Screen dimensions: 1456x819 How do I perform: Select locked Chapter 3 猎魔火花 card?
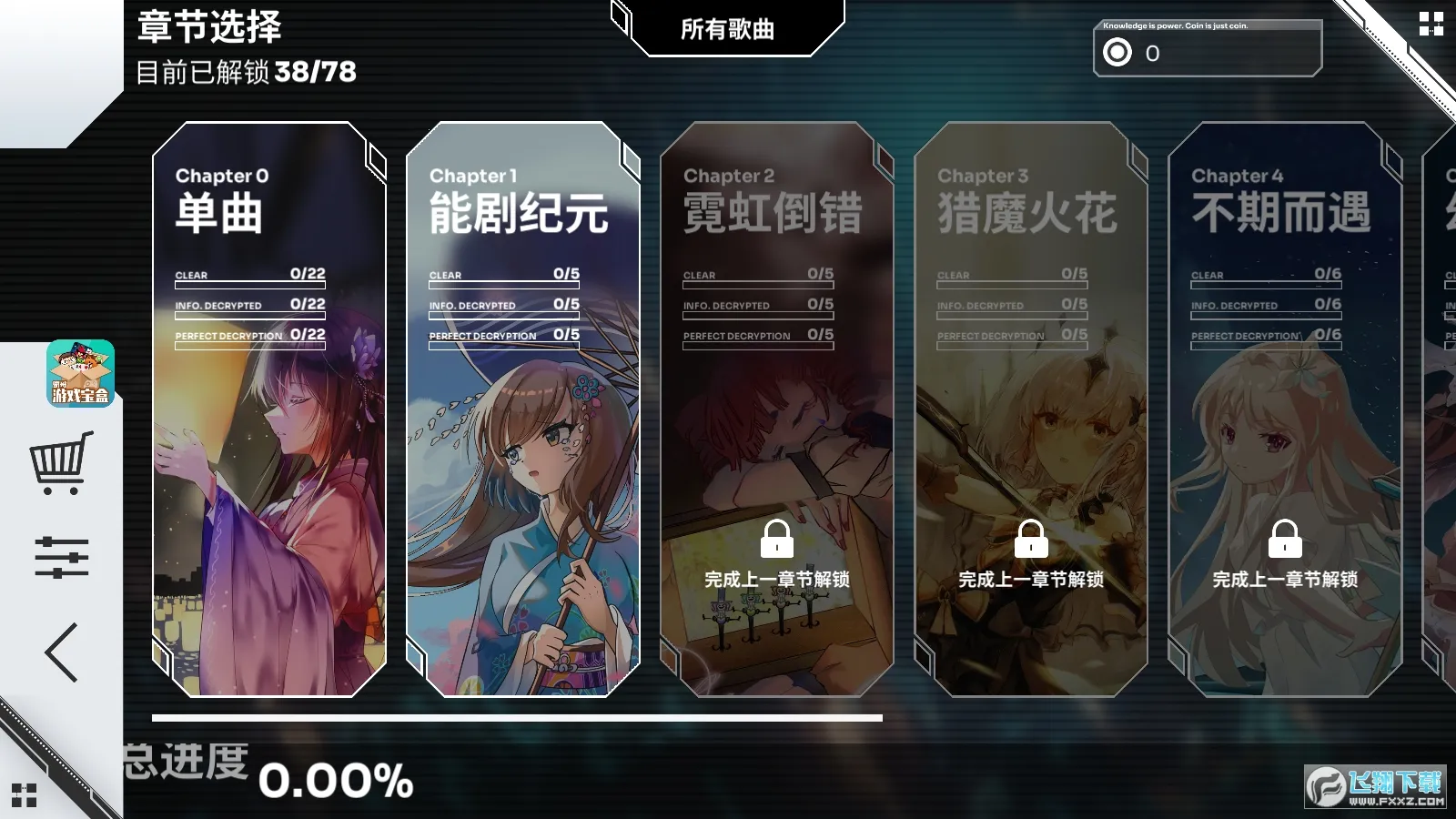(1030, 409)
